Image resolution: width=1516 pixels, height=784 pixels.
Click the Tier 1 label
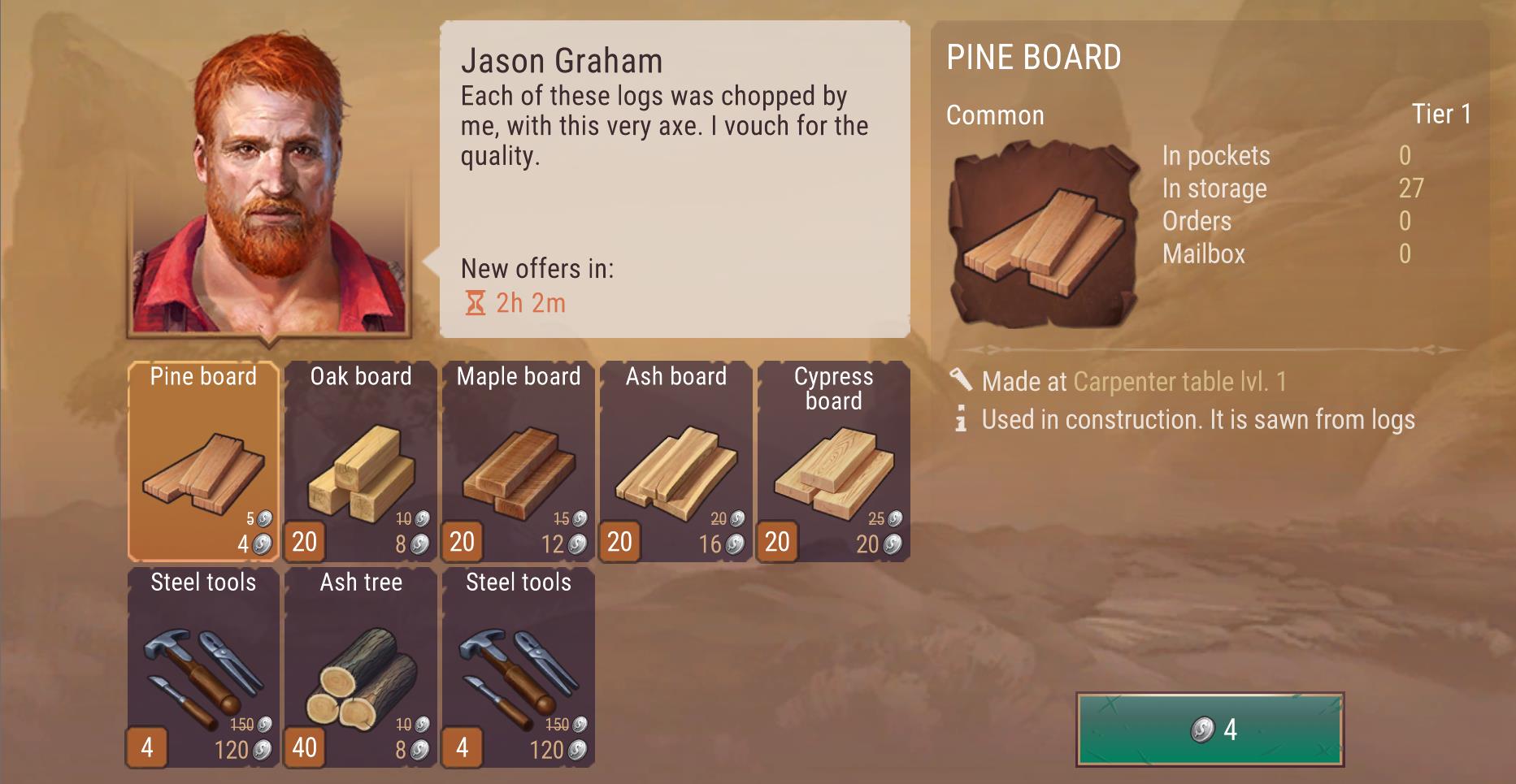pos(1441,115)
